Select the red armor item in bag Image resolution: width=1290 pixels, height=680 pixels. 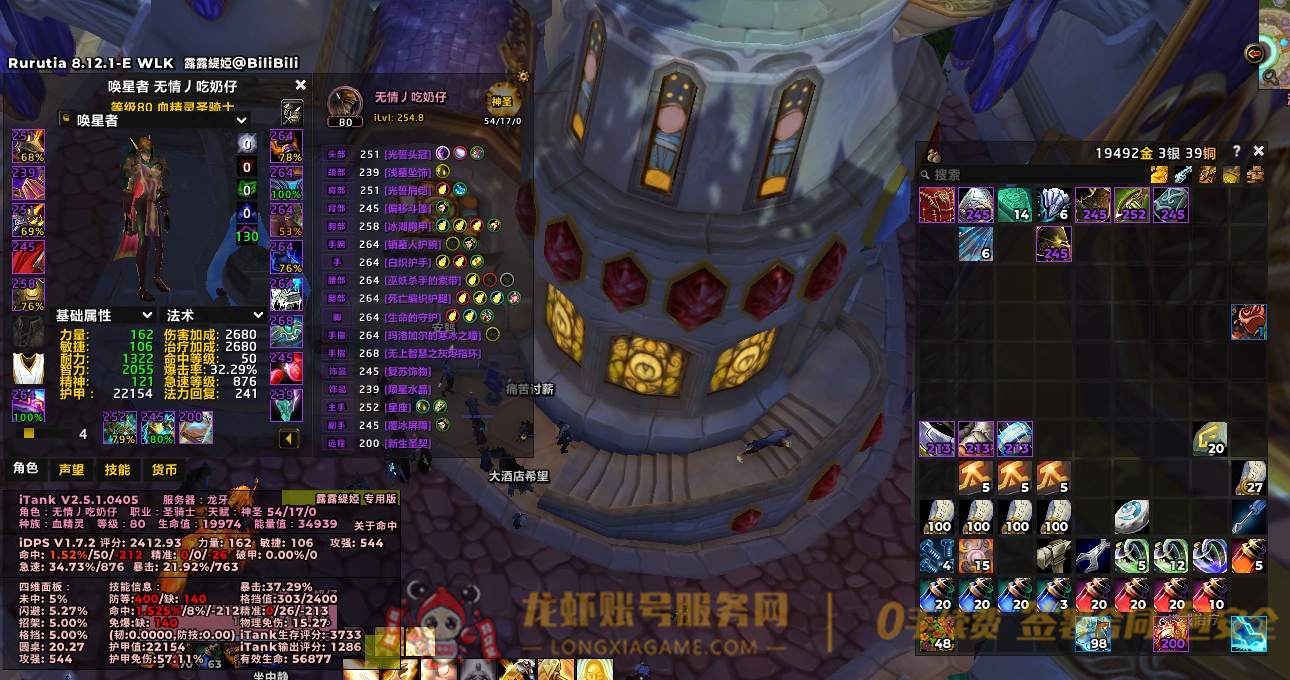coord(936,205)
